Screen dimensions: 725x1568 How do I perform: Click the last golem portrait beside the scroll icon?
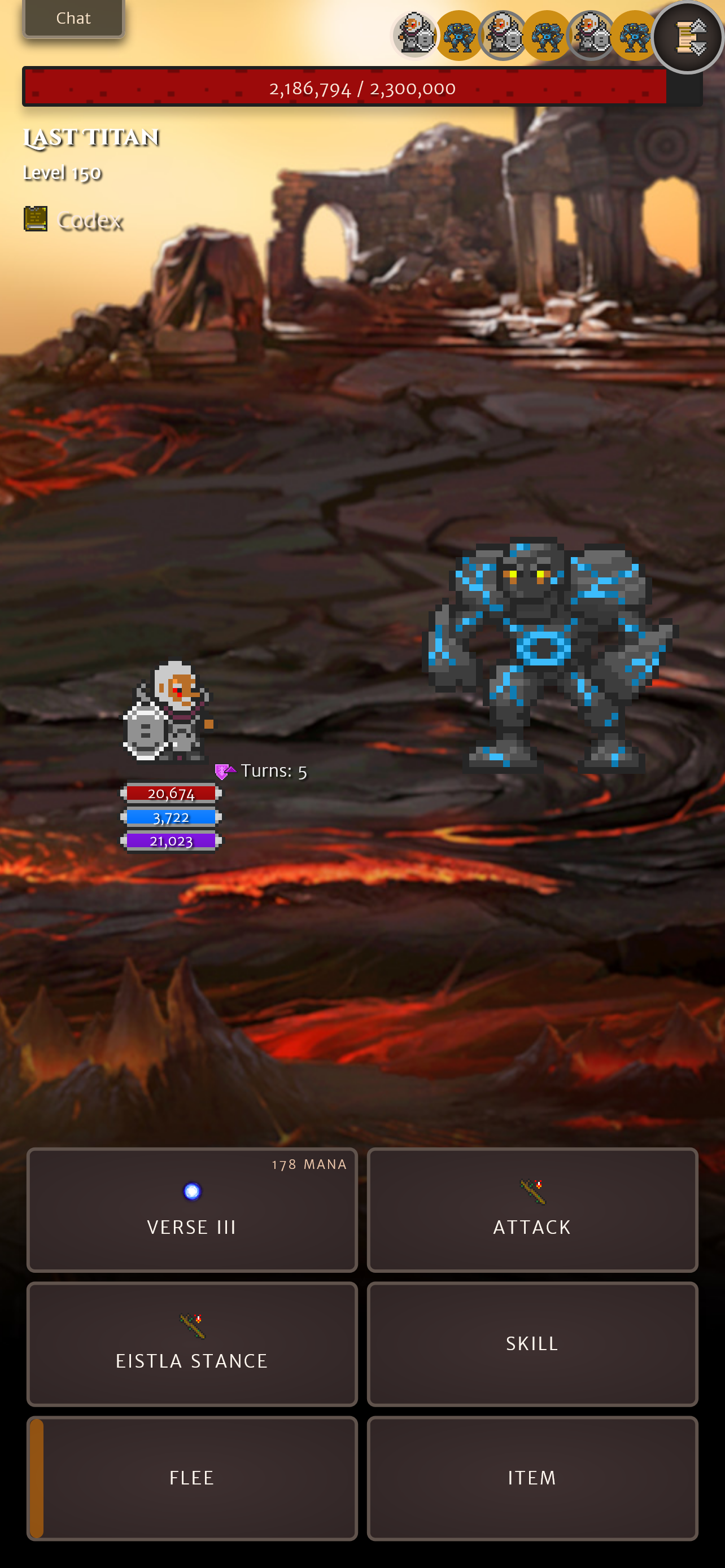pyautogui.click(x=635, y=34)
